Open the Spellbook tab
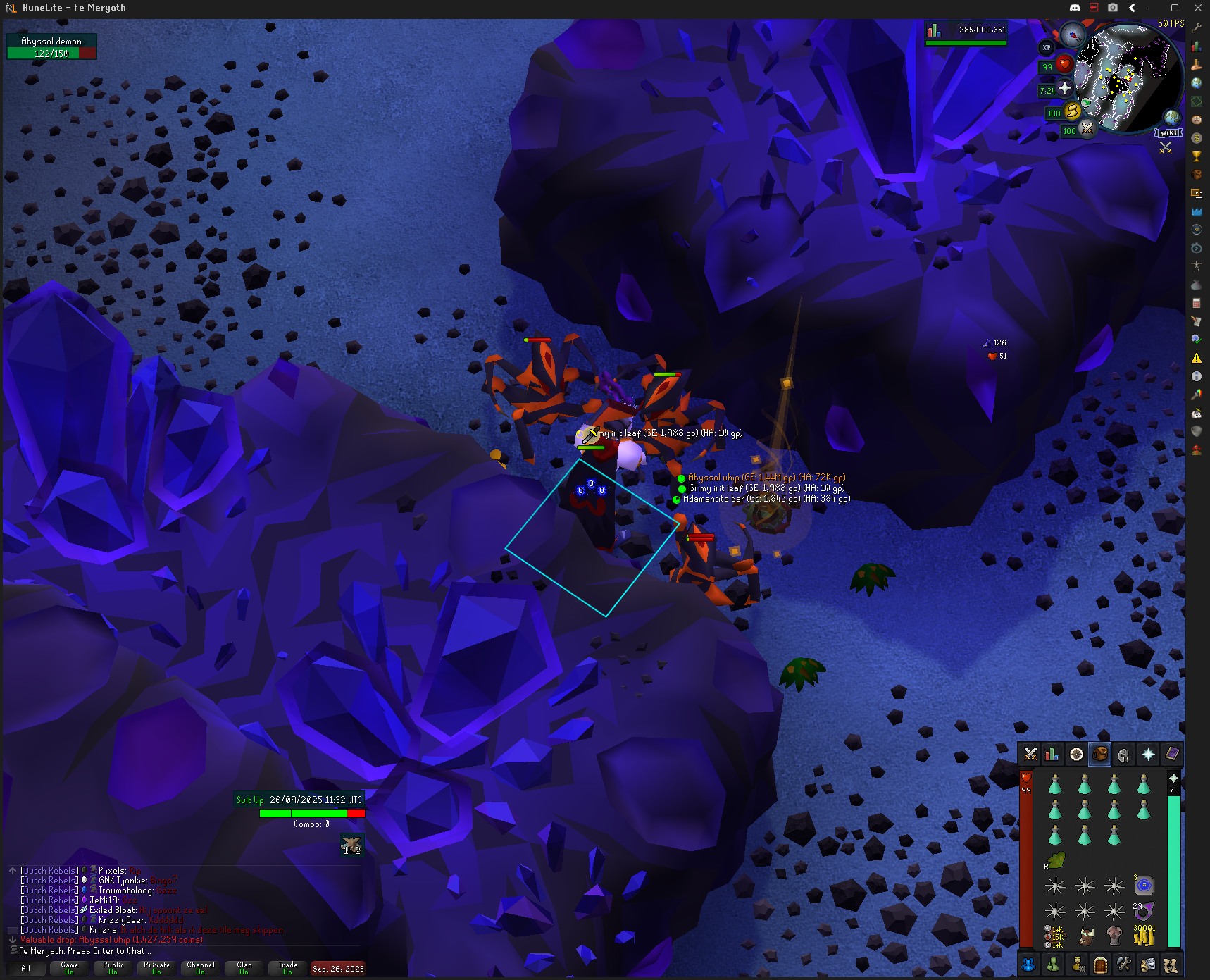The image size is (1210, 980). (x=1171, y=755)
